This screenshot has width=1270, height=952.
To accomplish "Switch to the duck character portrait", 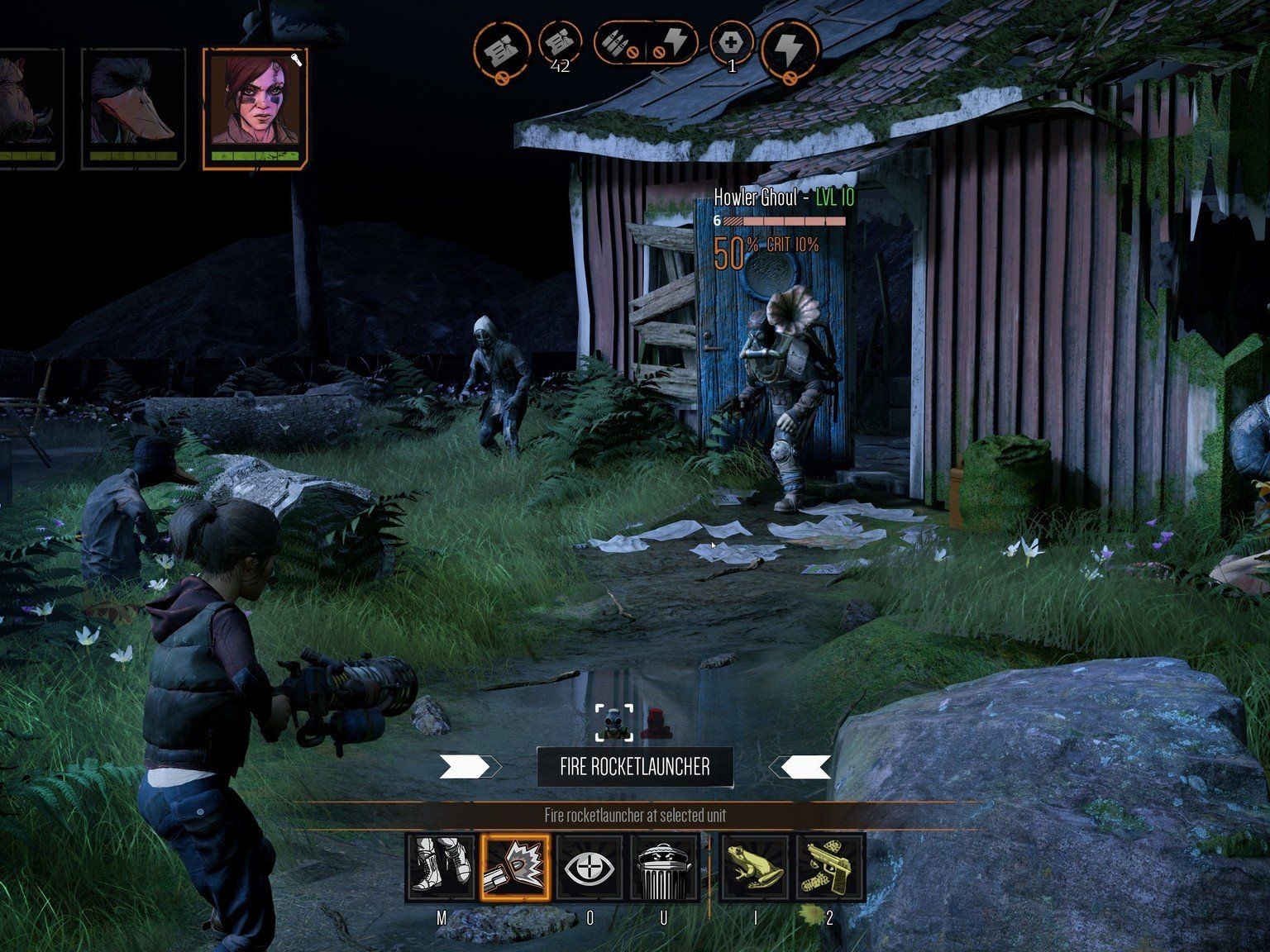I will click(132, 107).
